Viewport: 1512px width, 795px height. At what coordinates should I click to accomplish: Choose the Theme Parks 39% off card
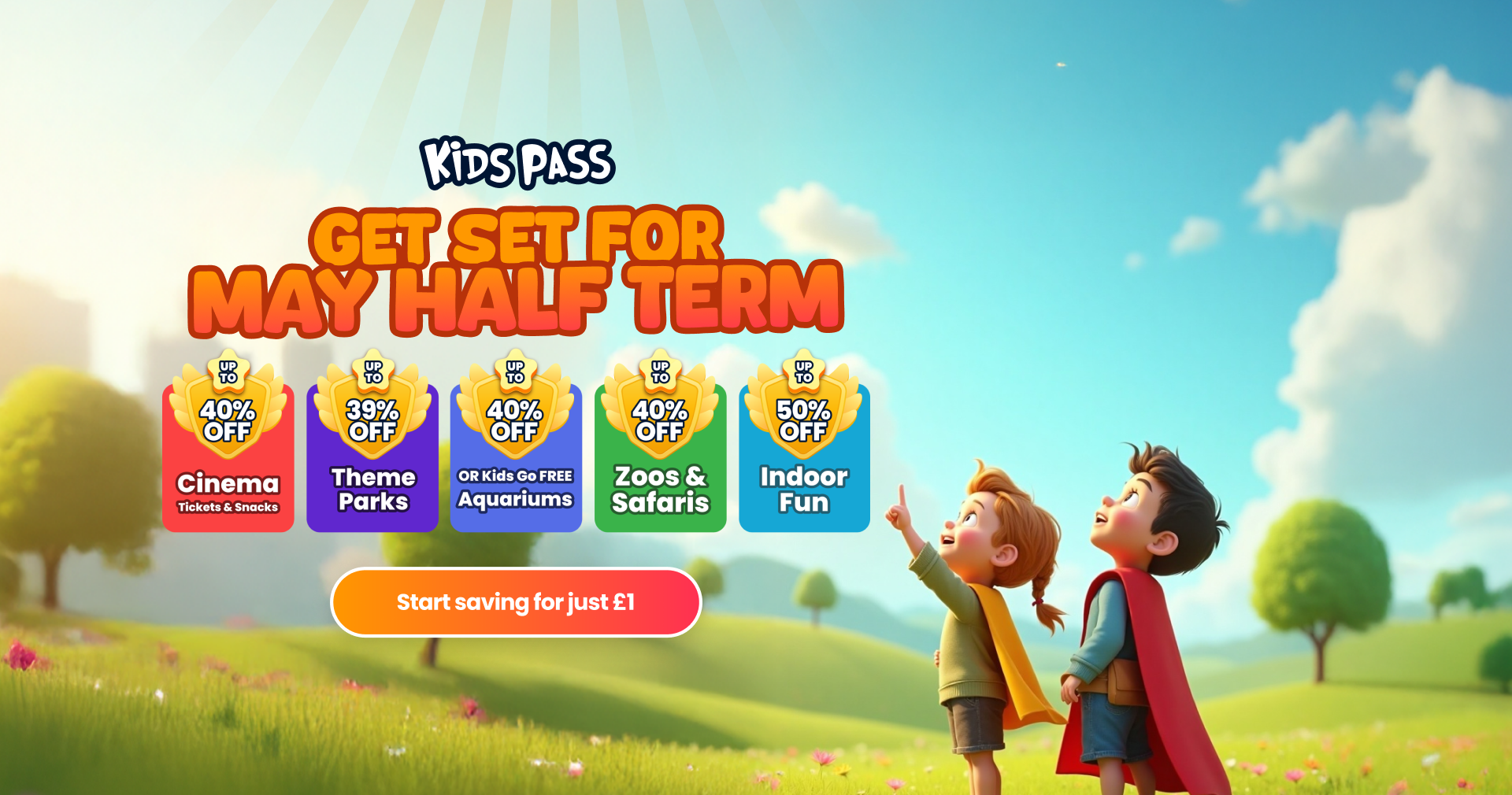(x=372, y=457)
